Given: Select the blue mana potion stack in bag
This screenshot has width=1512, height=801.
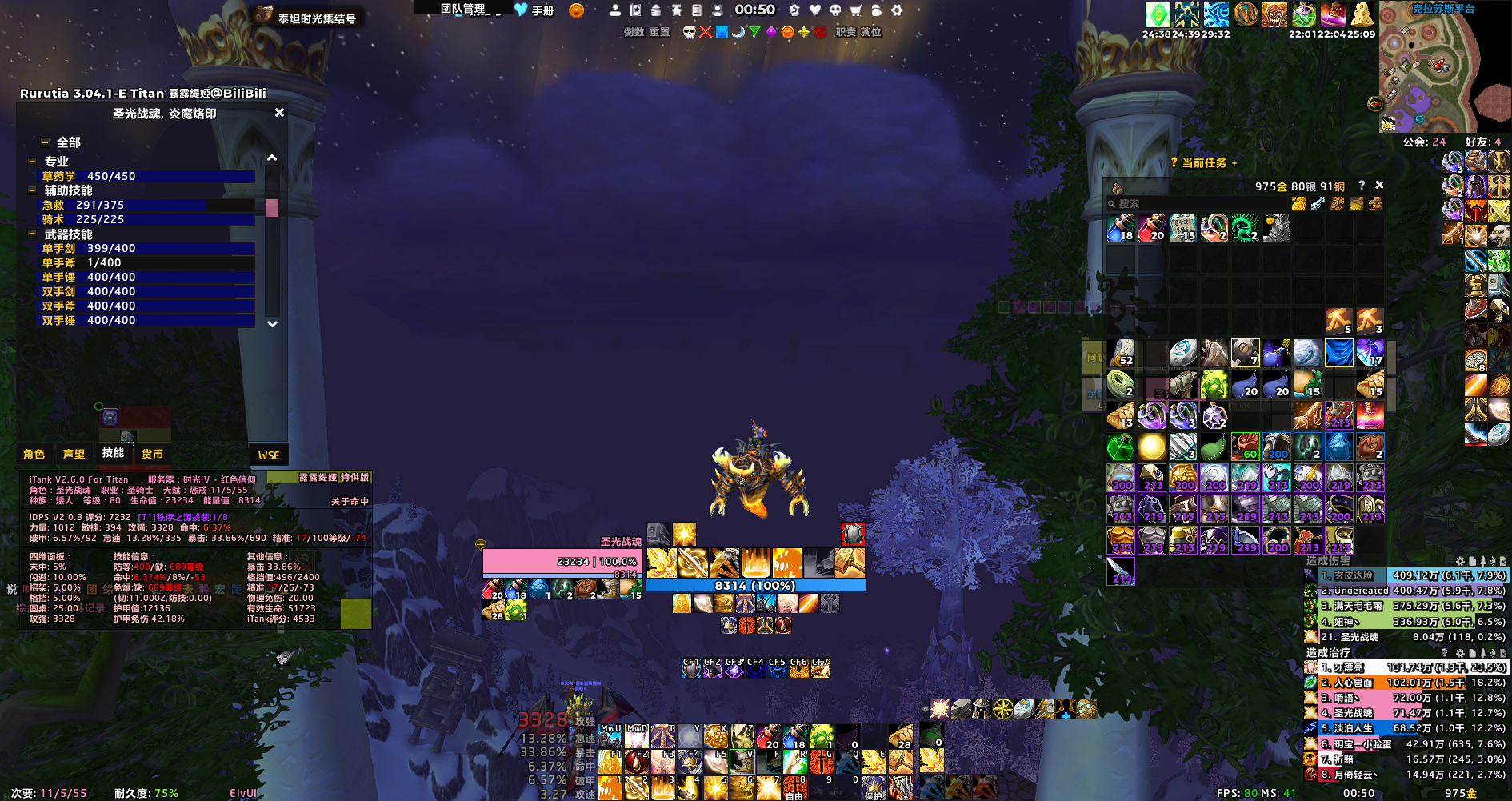Looking at the screenshot, I should pyautogui.click(x=1120, y=228).
